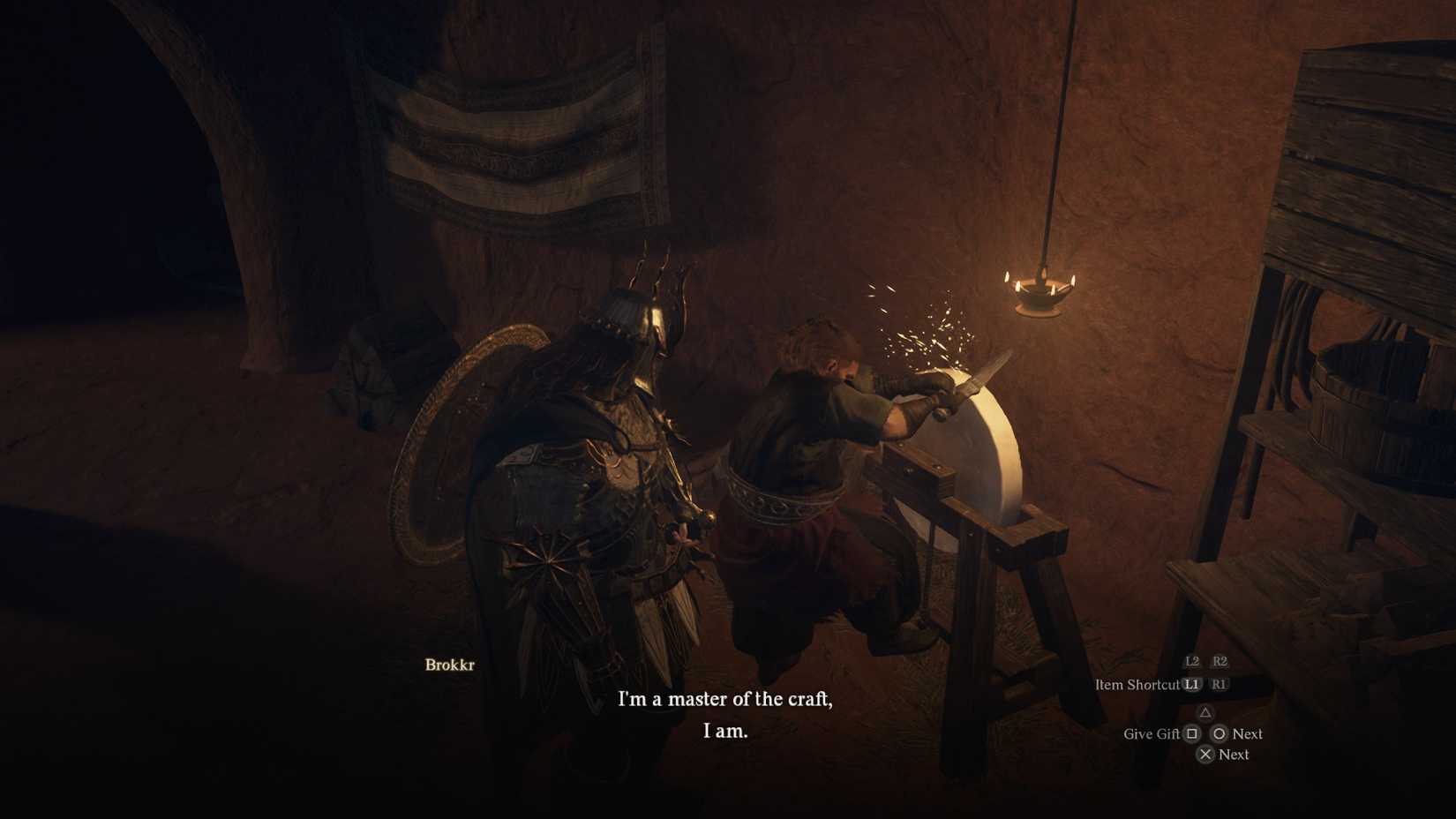Click the R1 shoulder button icon
The image size is (1456, 819).
1220,686
